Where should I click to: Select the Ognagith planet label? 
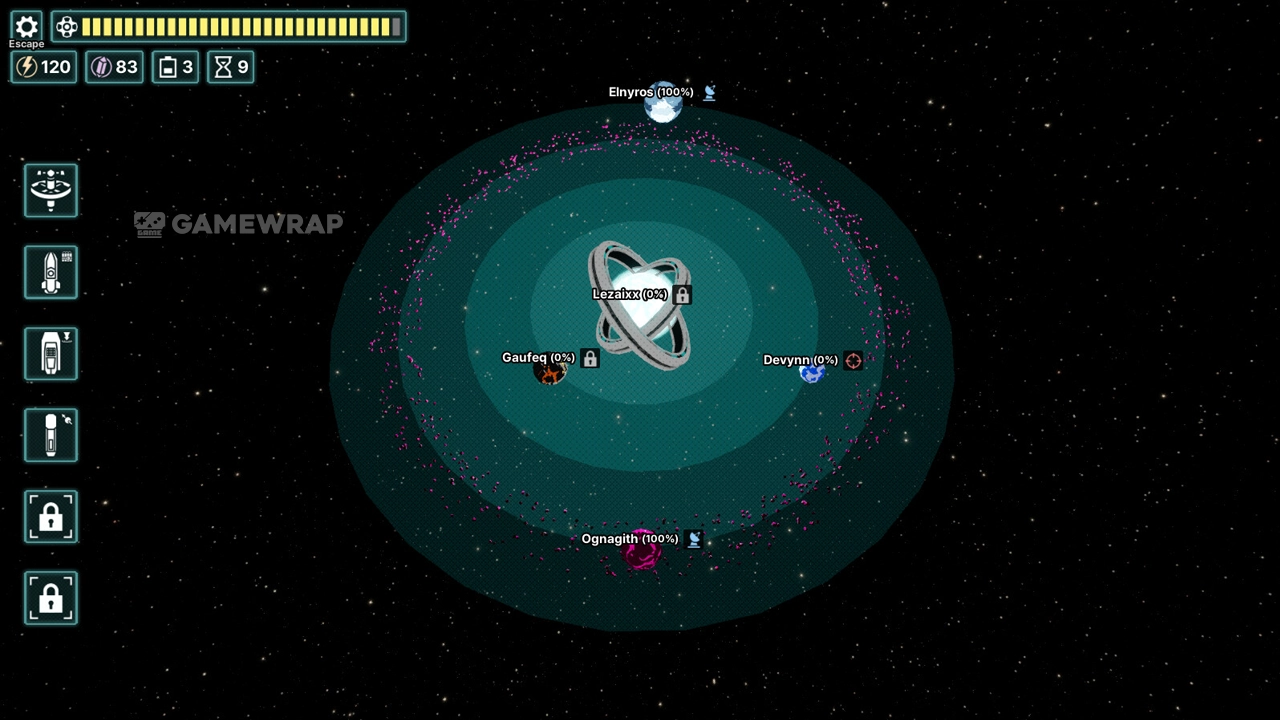click(x=629, y=539)
